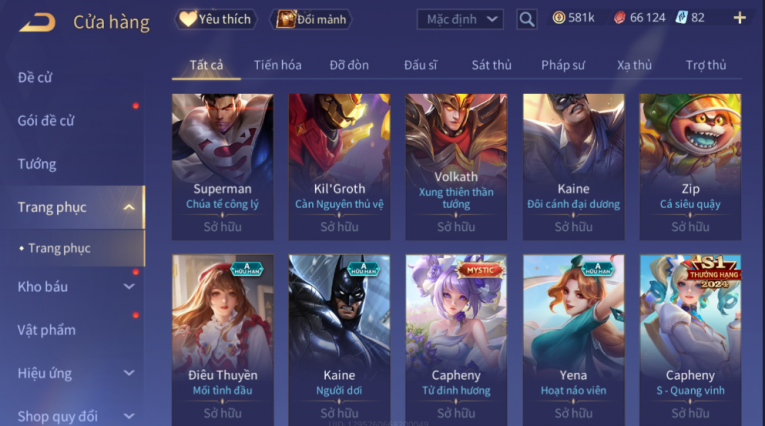Open the Tướng heroes section
Screen dimensions: 765x426
point(37,164)
